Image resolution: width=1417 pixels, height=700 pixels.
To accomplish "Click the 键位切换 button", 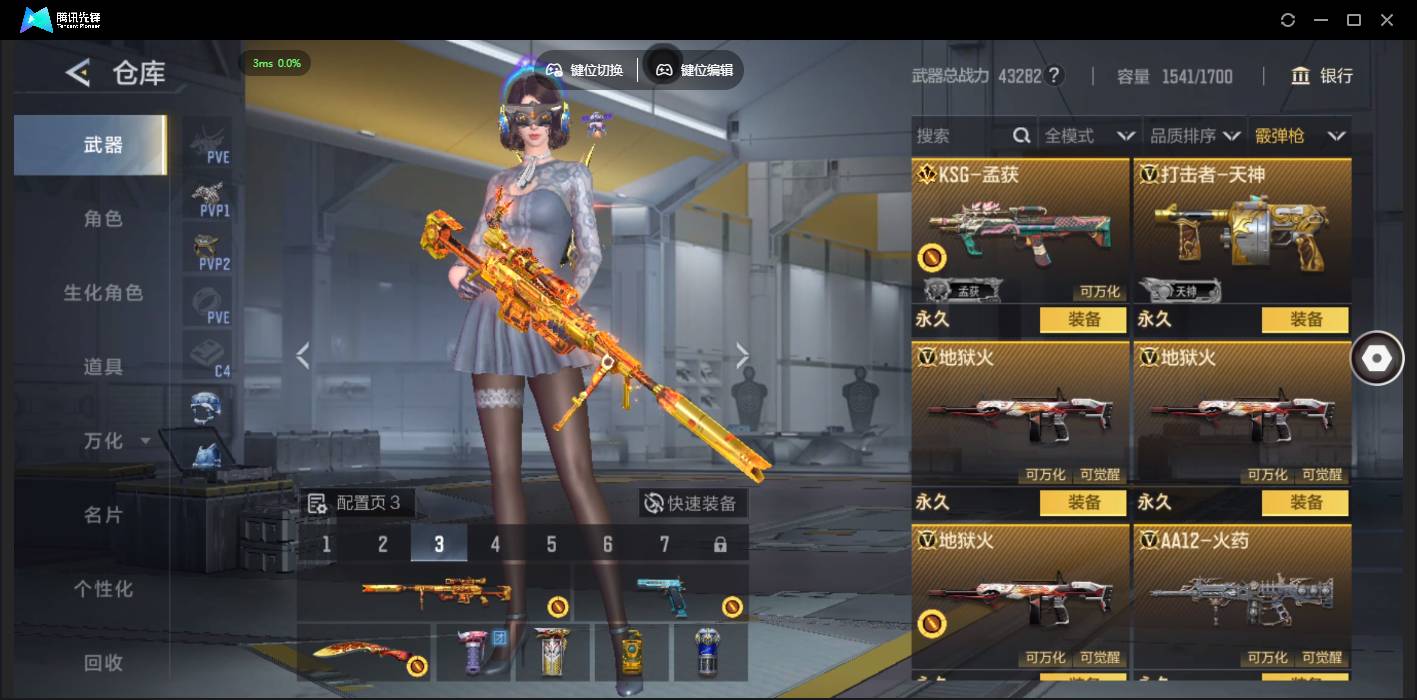I will [585, 70].
